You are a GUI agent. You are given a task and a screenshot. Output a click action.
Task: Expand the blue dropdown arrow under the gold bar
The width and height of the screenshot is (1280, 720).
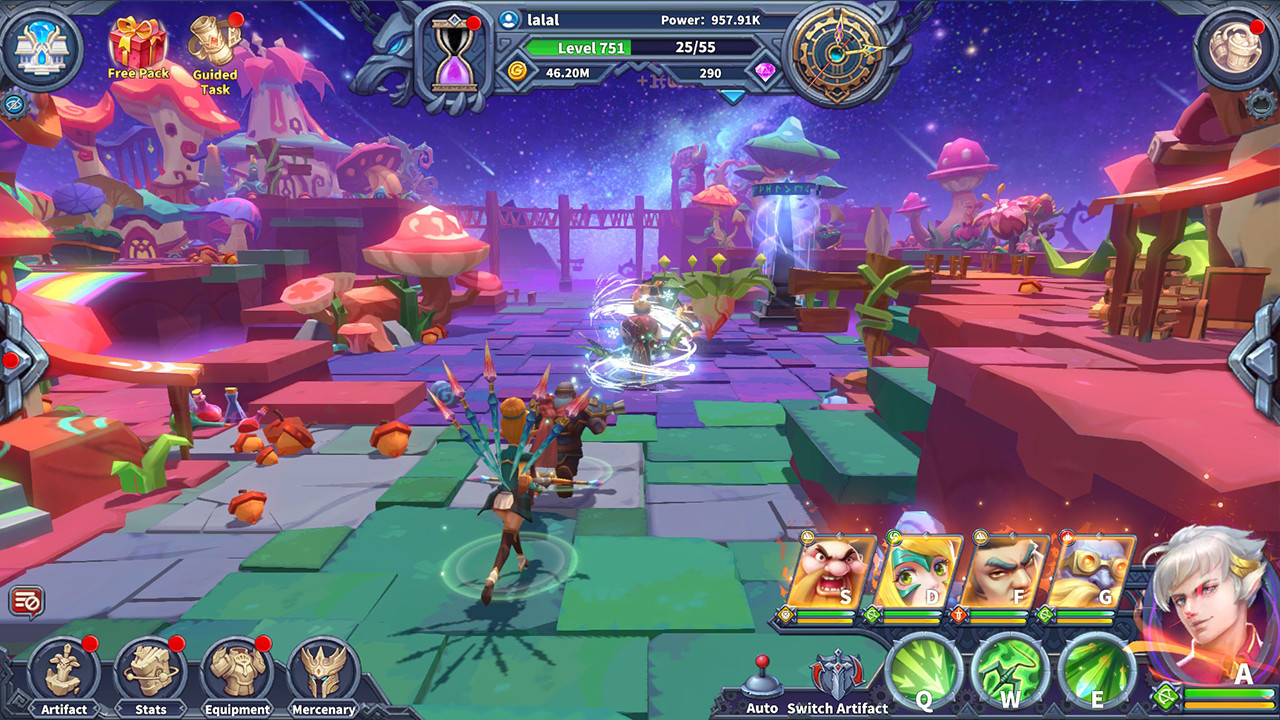click(733, 97)
